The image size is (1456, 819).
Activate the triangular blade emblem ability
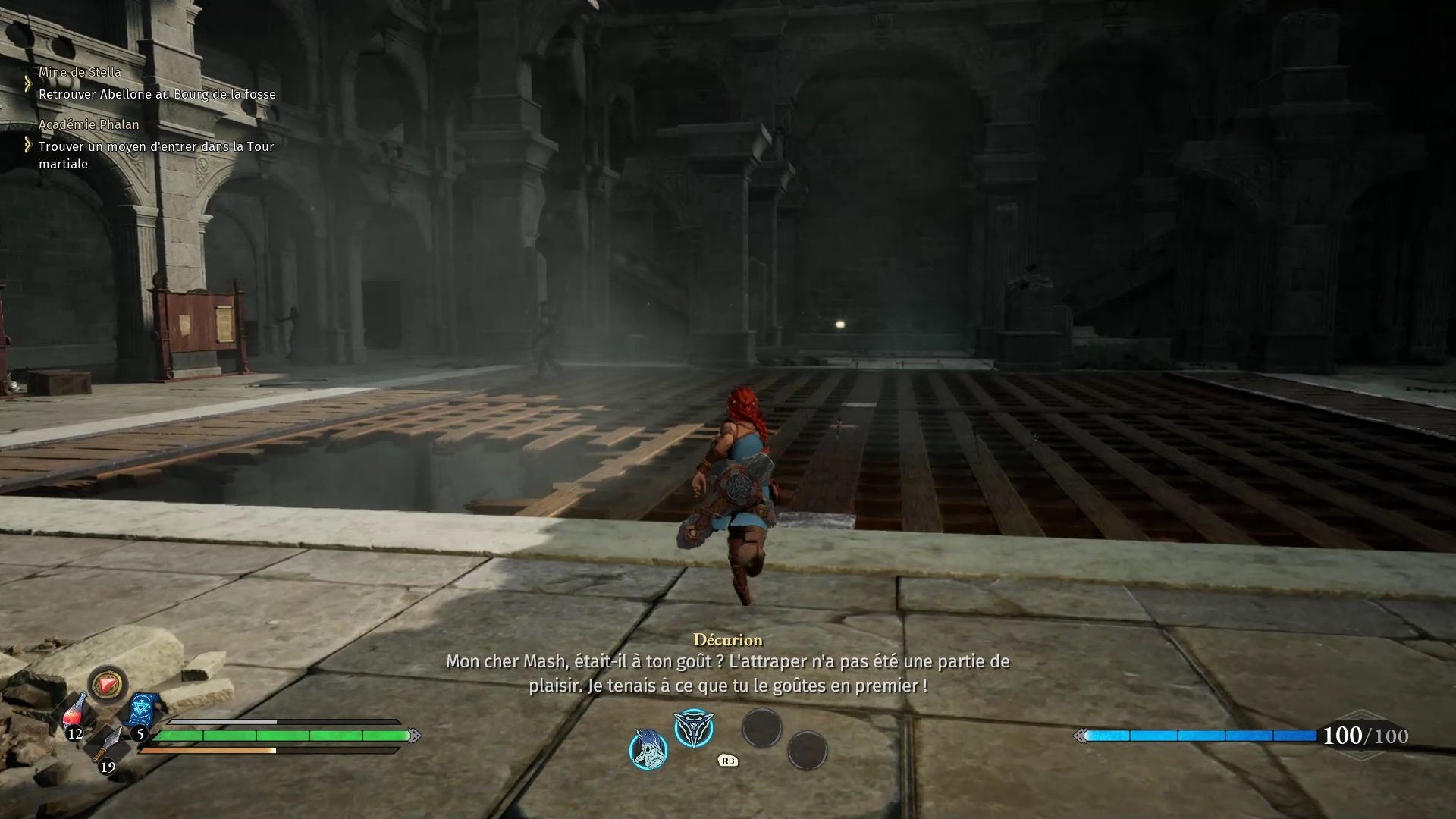point(694,729)
